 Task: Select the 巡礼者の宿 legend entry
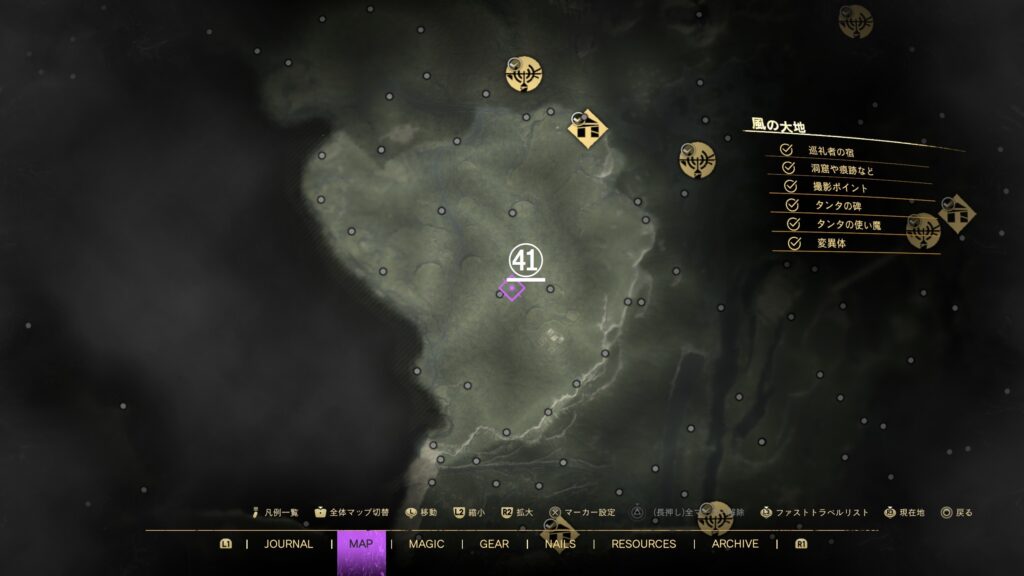click(831, 151)
